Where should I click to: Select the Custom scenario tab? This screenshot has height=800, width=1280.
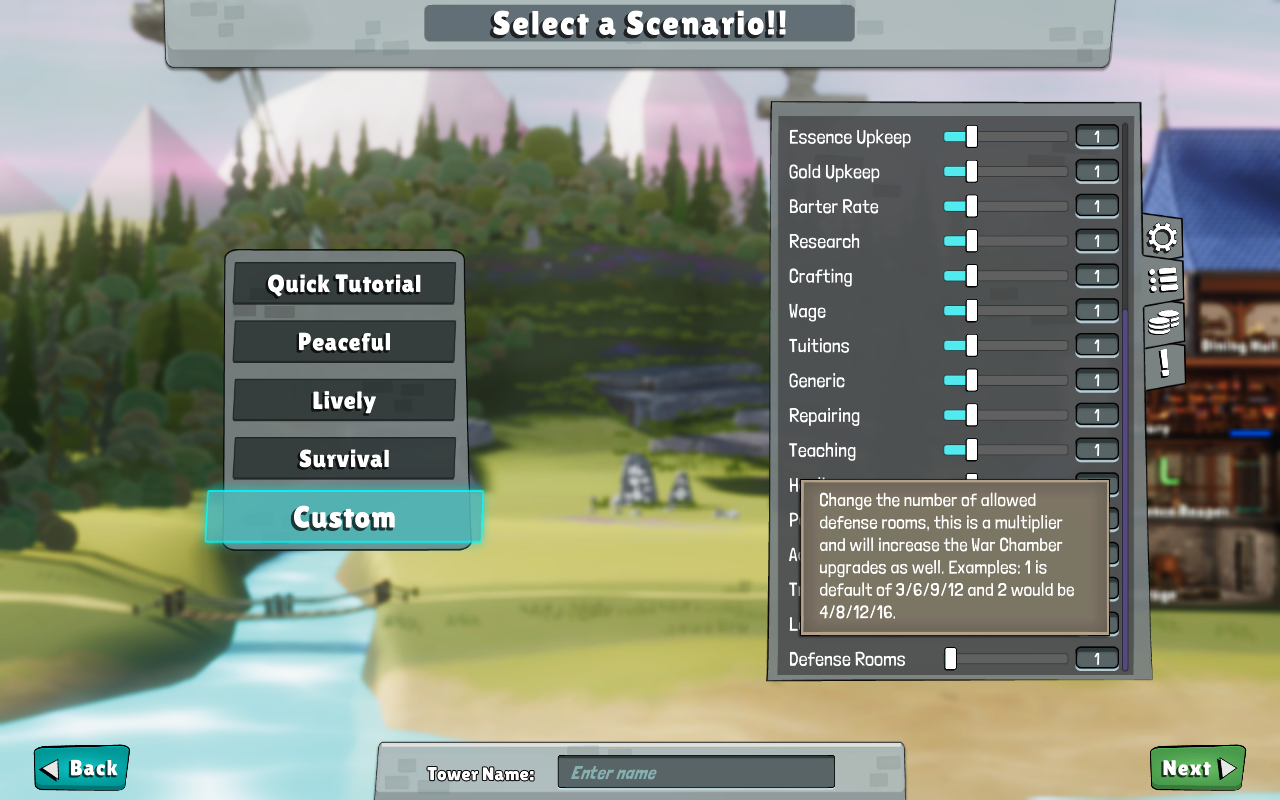[344, 518]
